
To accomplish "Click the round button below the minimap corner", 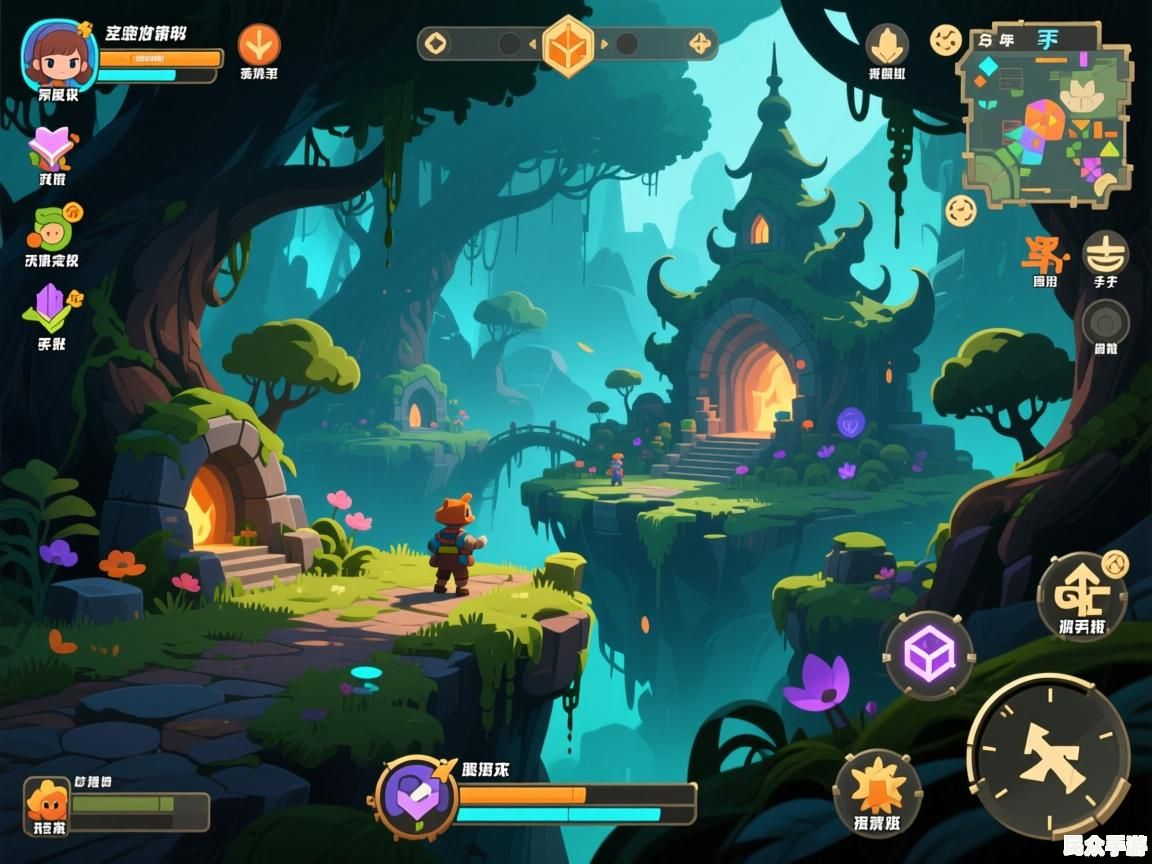I will coord(961,211).
